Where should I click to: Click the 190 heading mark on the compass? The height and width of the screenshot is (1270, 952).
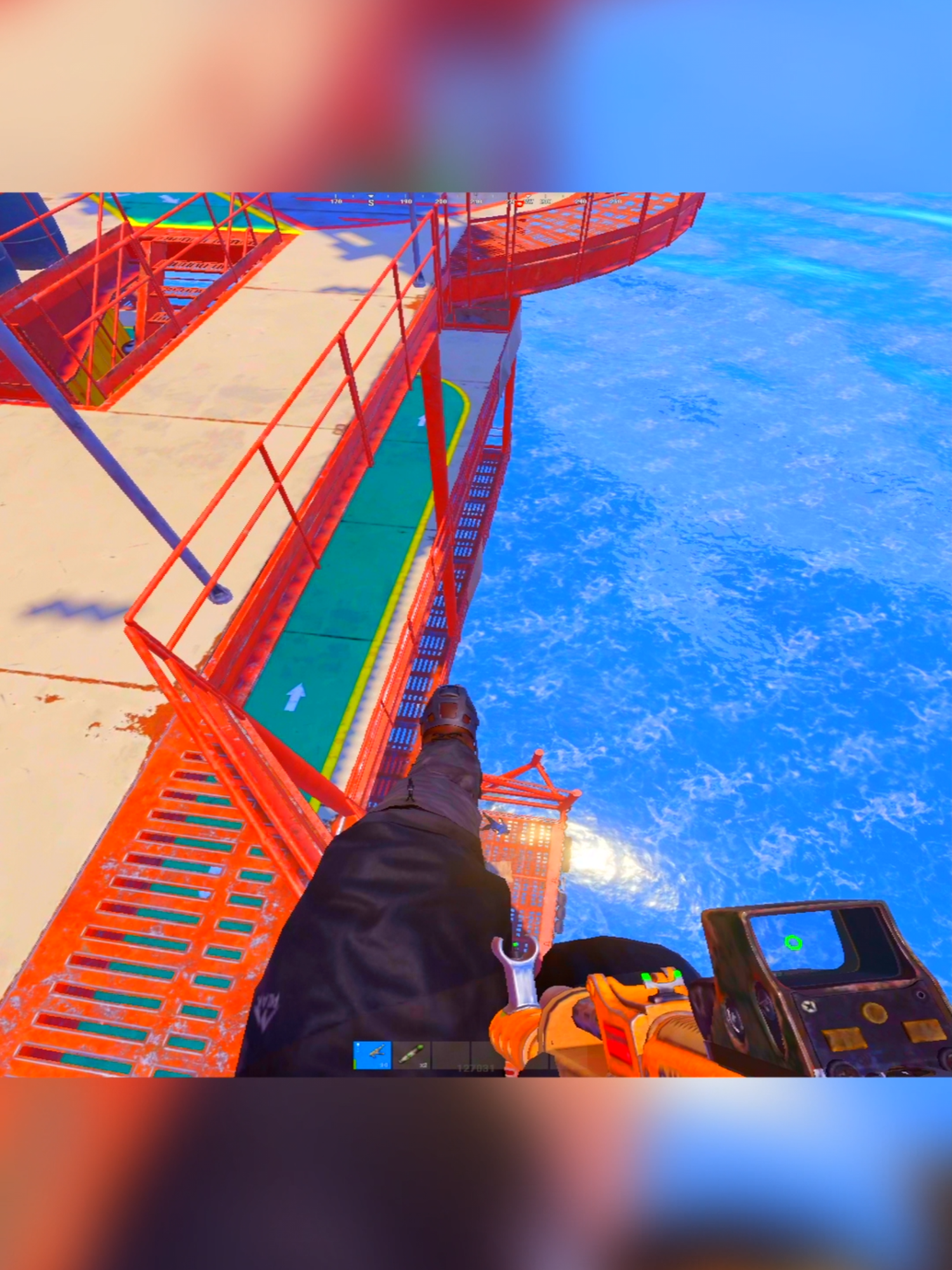(x=405, y=202)
